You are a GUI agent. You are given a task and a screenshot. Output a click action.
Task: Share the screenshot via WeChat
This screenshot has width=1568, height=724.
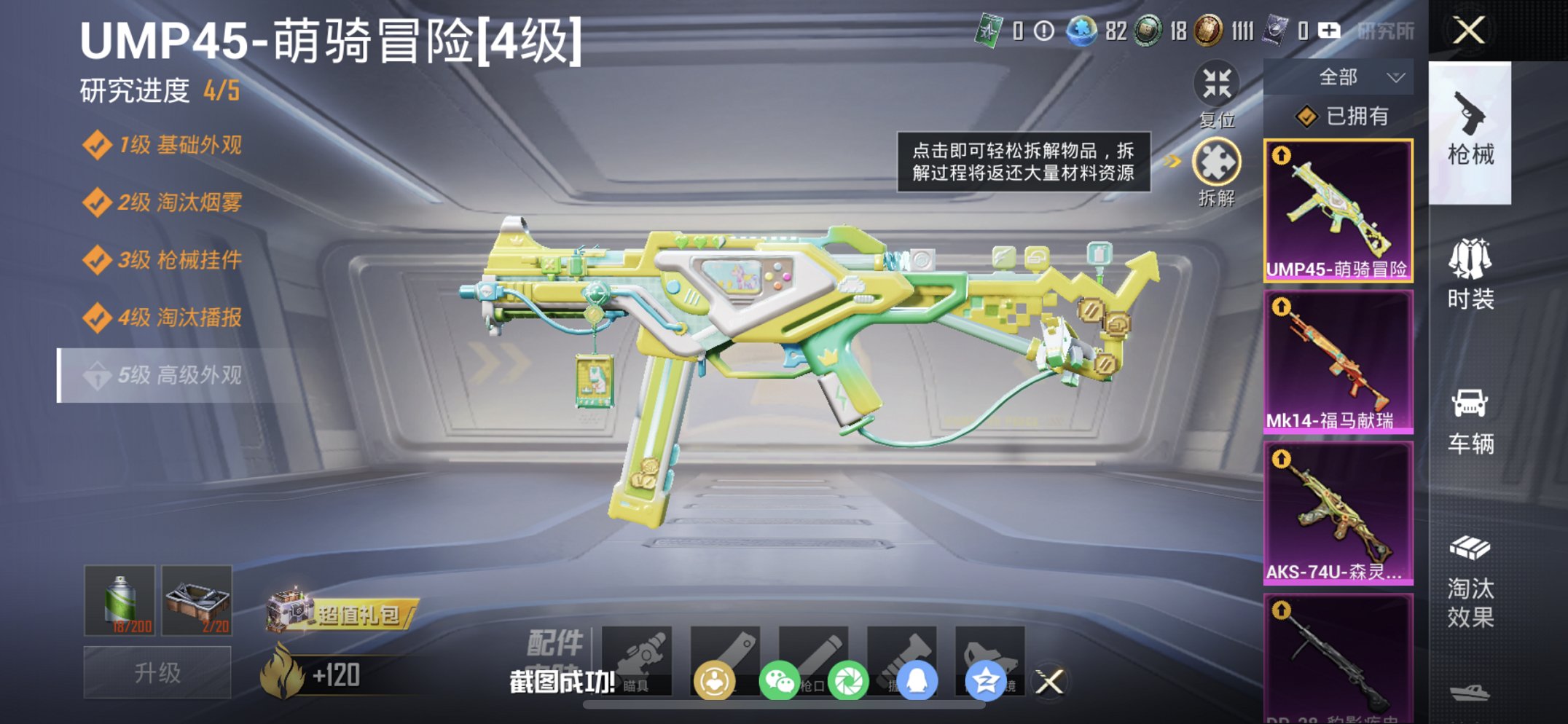point(779,679)
